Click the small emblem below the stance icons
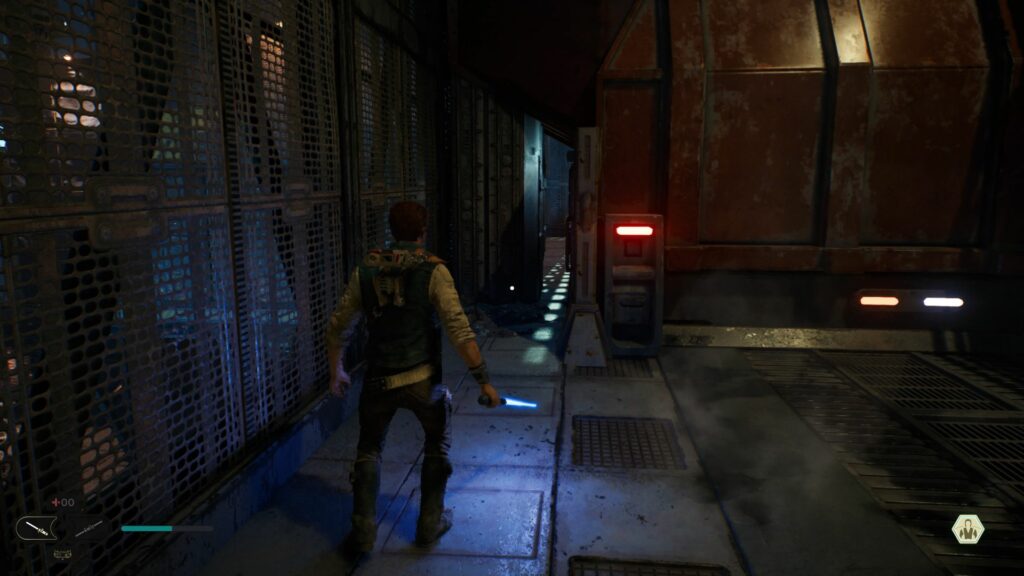This screenshot has width=1024, height=576. tap(61, 553)
